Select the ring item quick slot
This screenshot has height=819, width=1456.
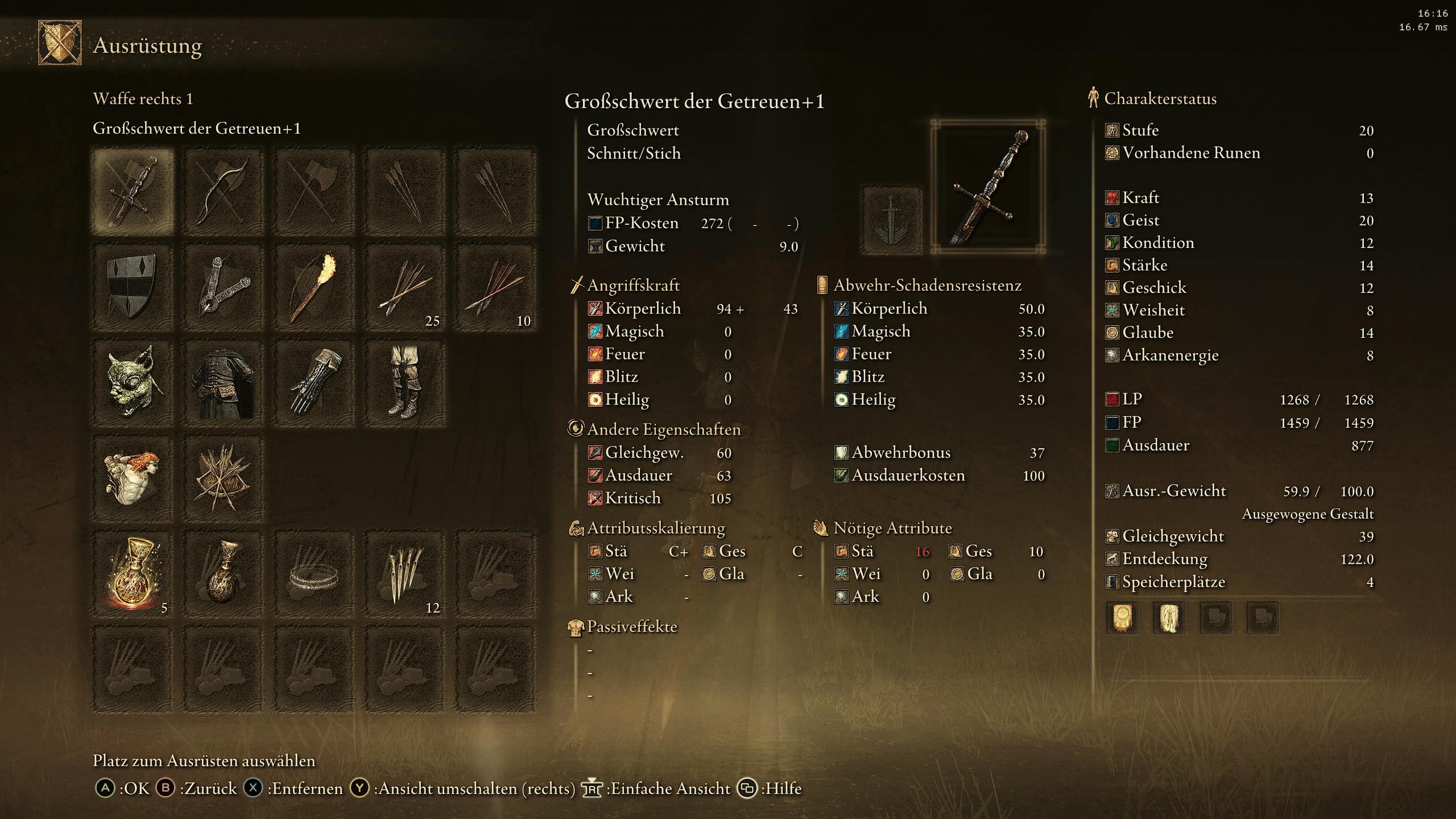pos(314,574)
